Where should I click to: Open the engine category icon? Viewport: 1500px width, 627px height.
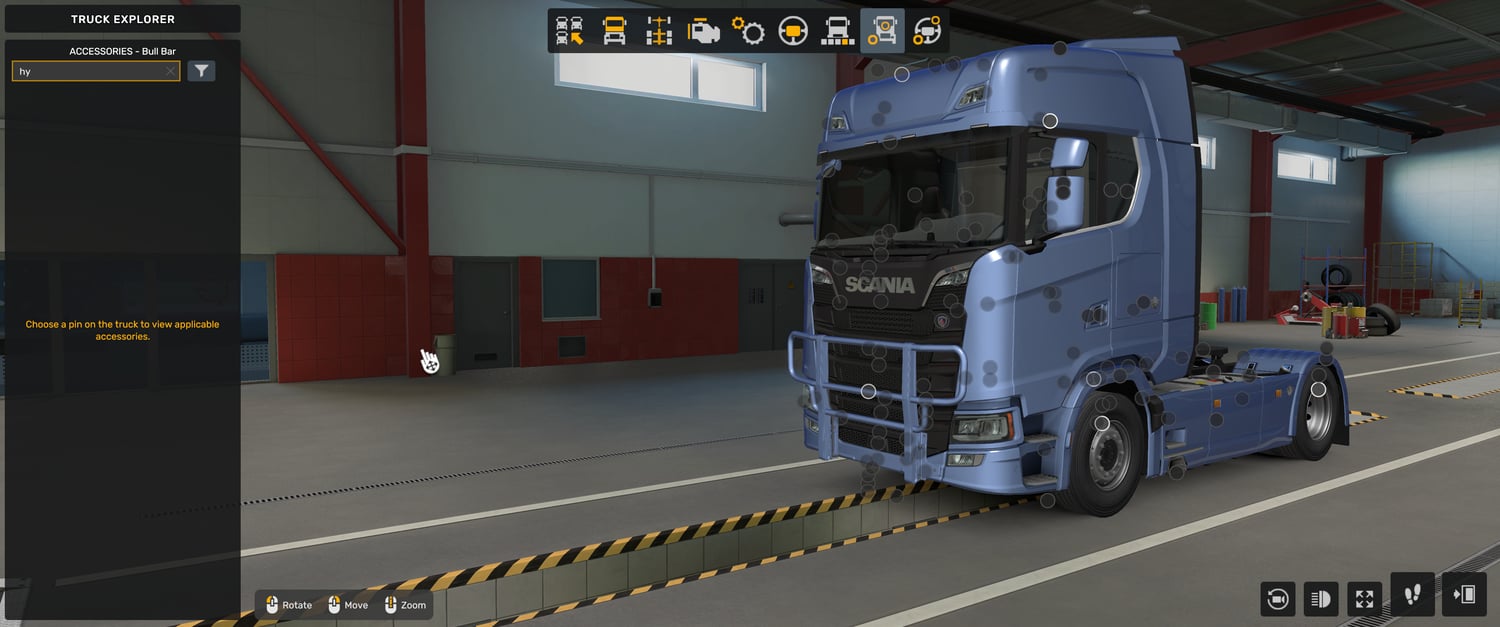pos(703,31)
